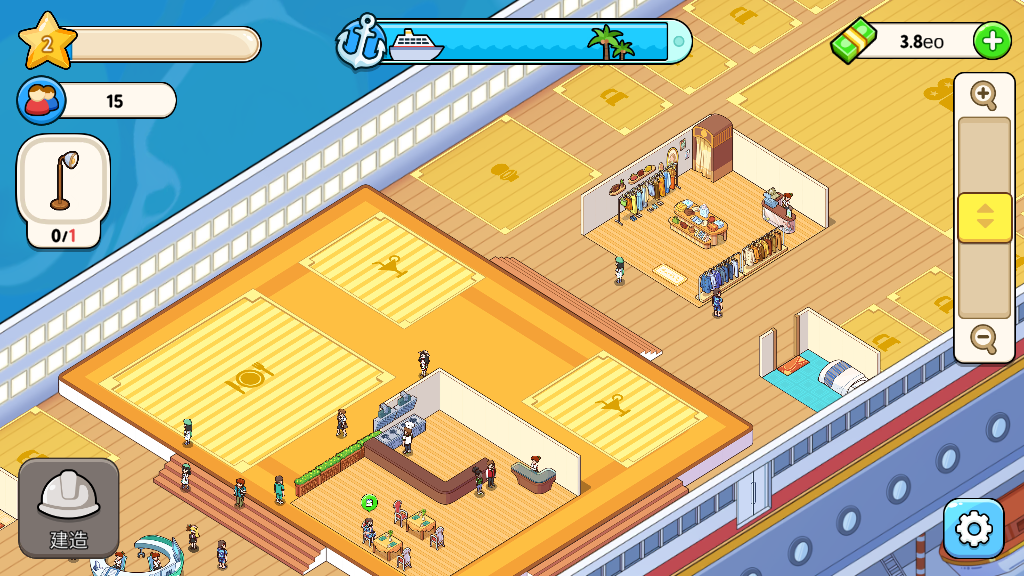The height and width of the screenshot is (576, 1024).
Task: Open the gear settings menu
Action: [x=972, y=528]
